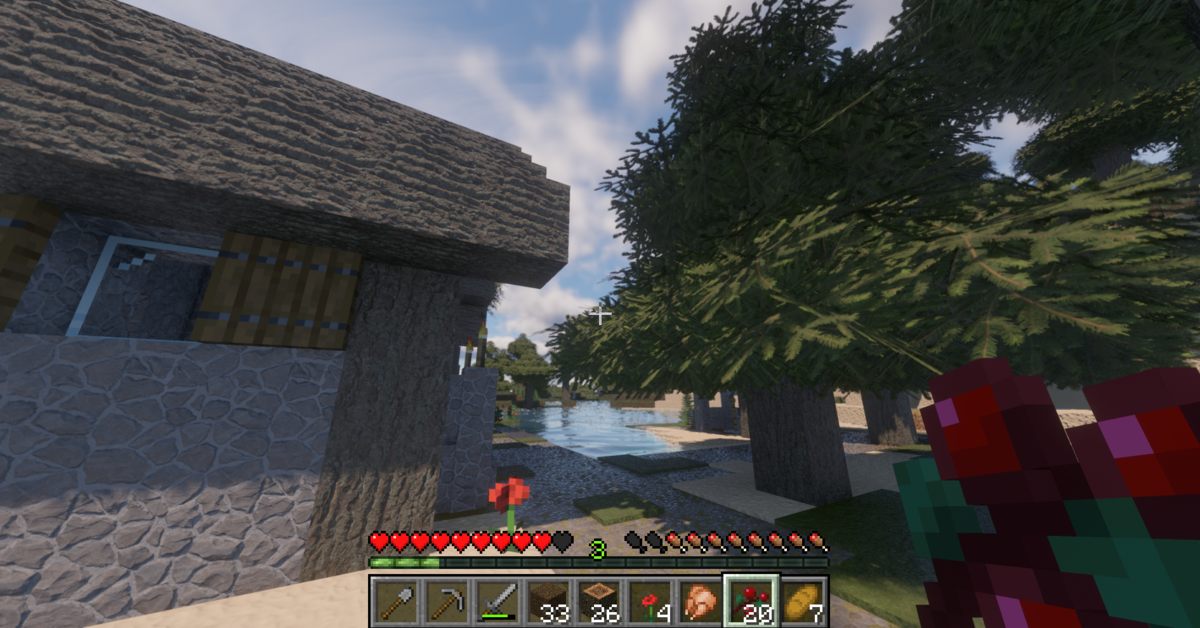Viewport: 1200px width, 628px height.
Task: Select the red poppy flower slot
Action: click(x=649, y=602)
